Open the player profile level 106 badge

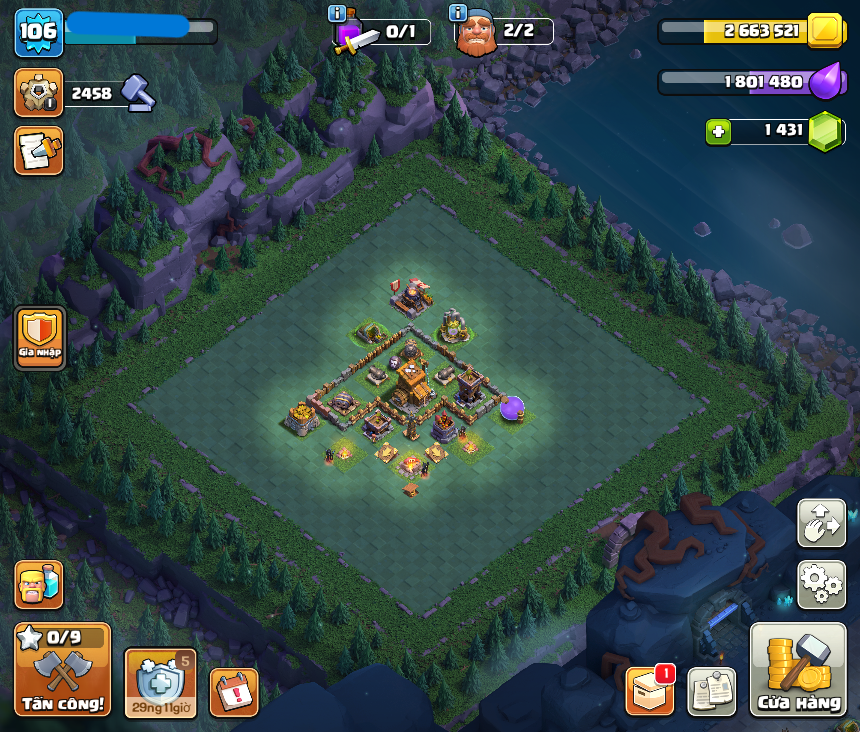pos(39,32)
